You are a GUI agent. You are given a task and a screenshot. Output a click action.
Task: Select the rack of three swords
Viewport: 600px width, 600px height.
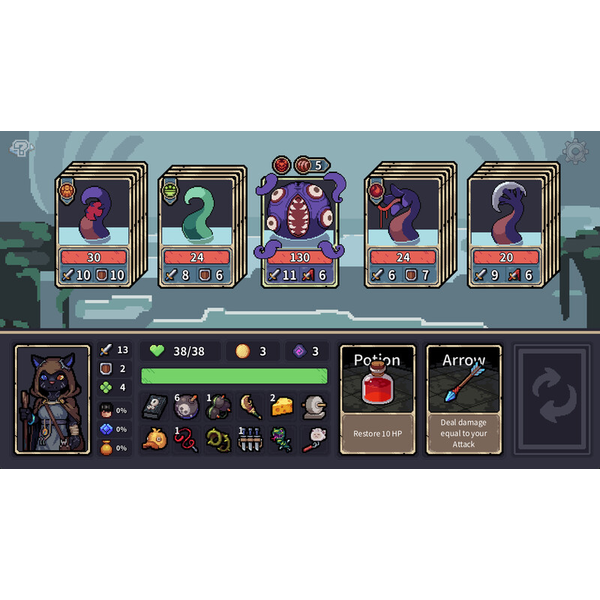point(250,439)
